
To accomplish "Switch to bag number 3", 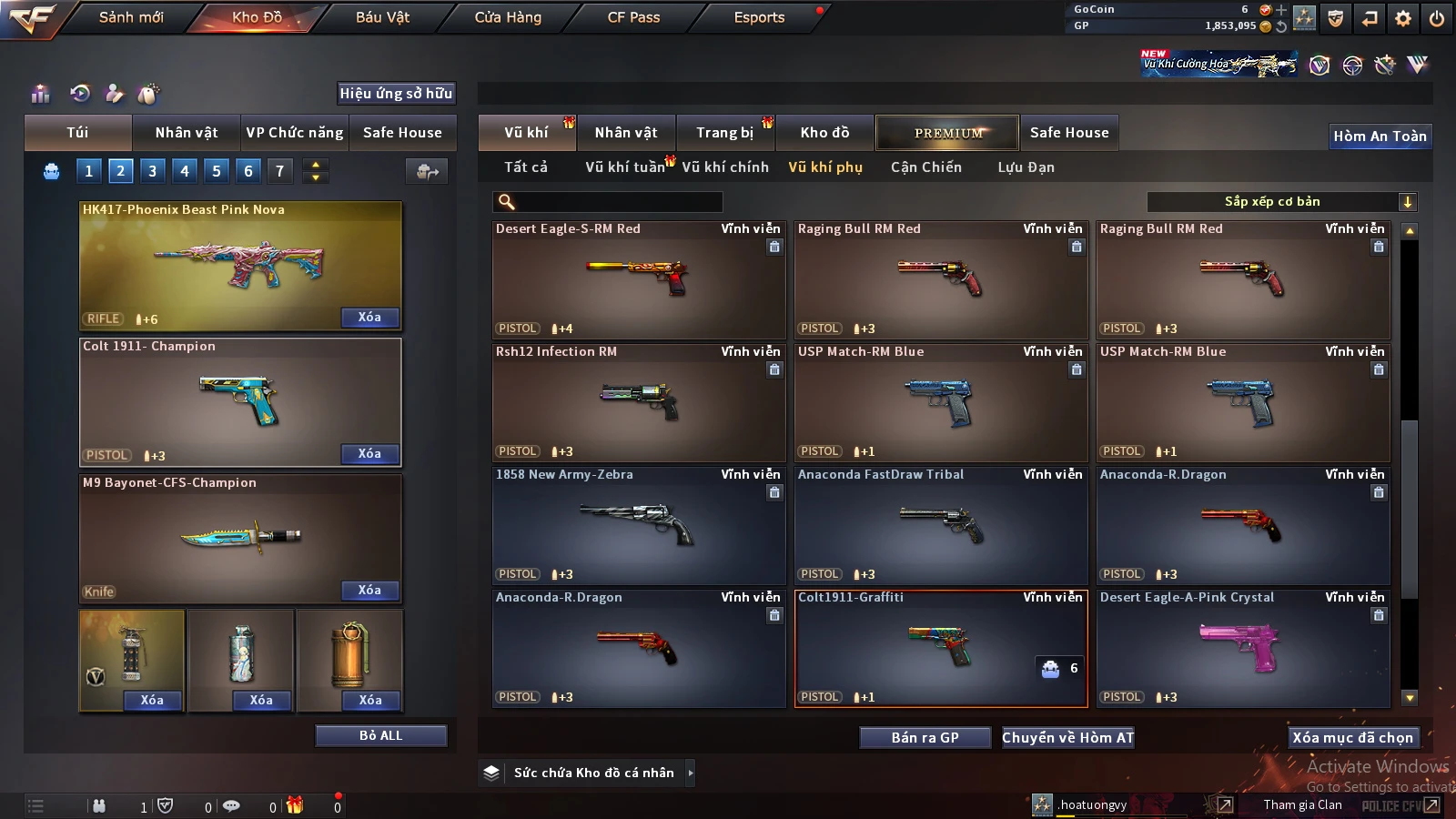I will point(152,171).
